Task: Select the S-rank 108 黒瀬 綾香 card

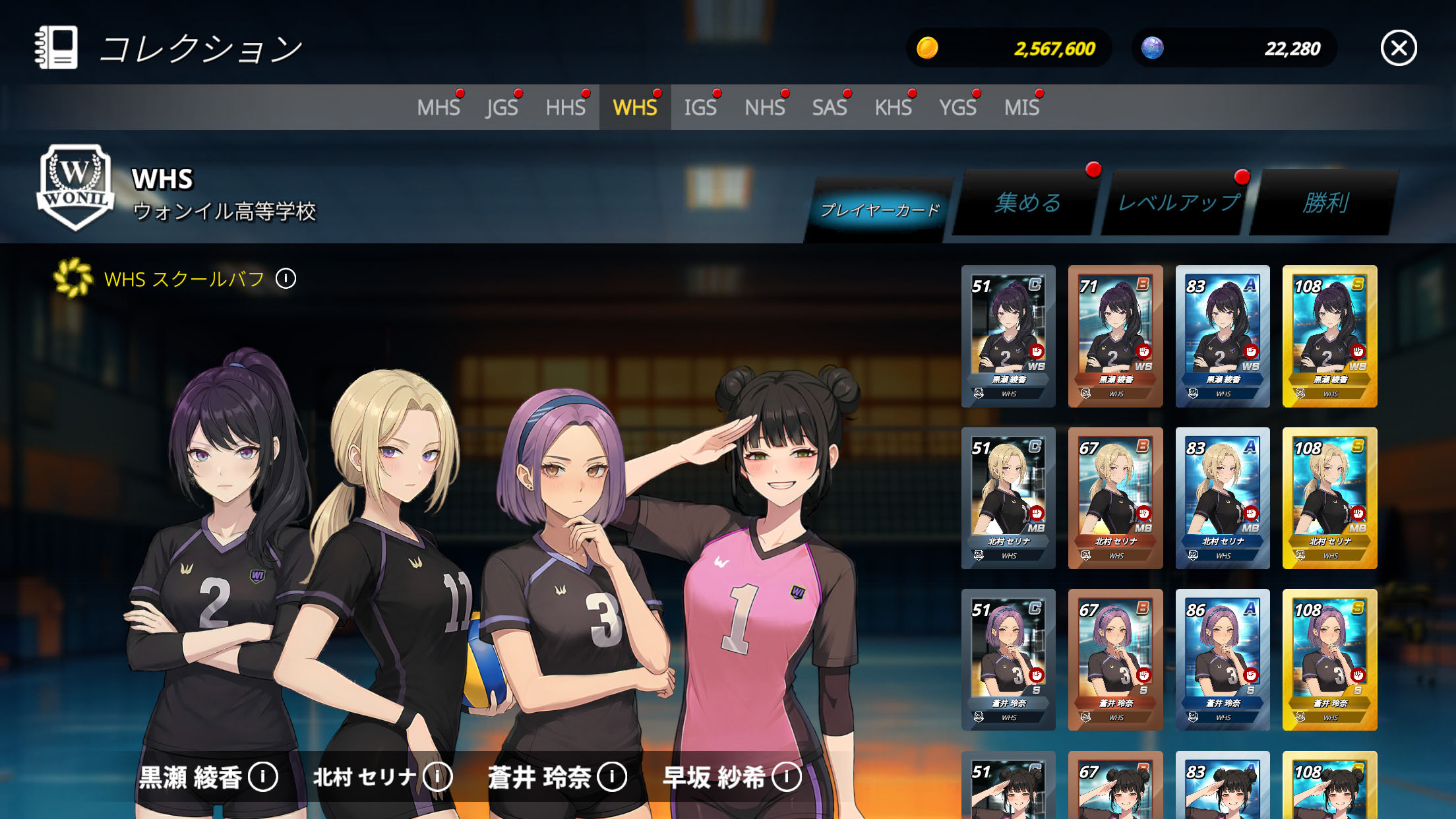Action: tap(1329, 336)
